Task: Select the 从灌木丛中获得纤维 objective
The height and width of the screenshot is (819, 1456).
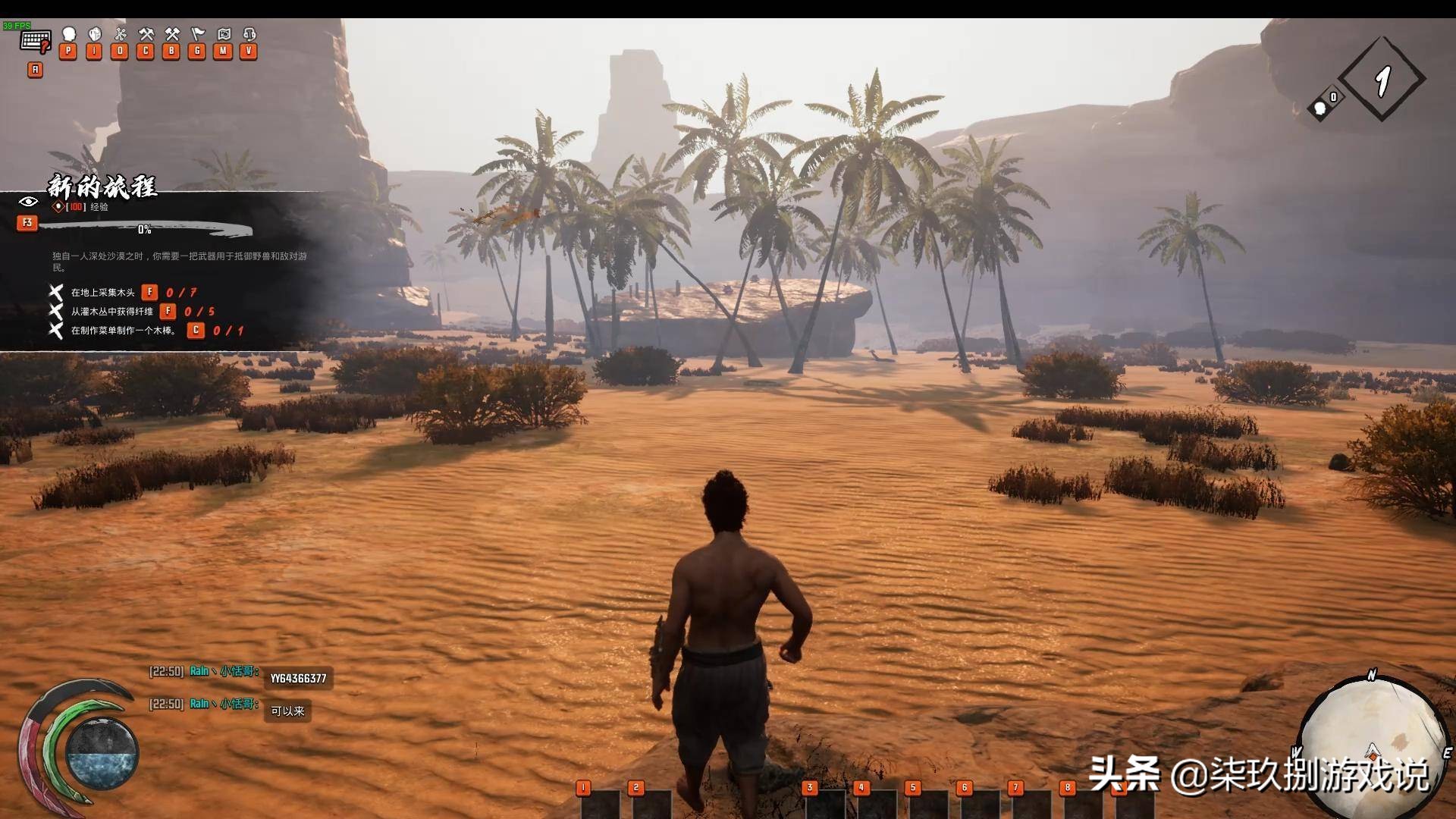Action: [112, 312]
